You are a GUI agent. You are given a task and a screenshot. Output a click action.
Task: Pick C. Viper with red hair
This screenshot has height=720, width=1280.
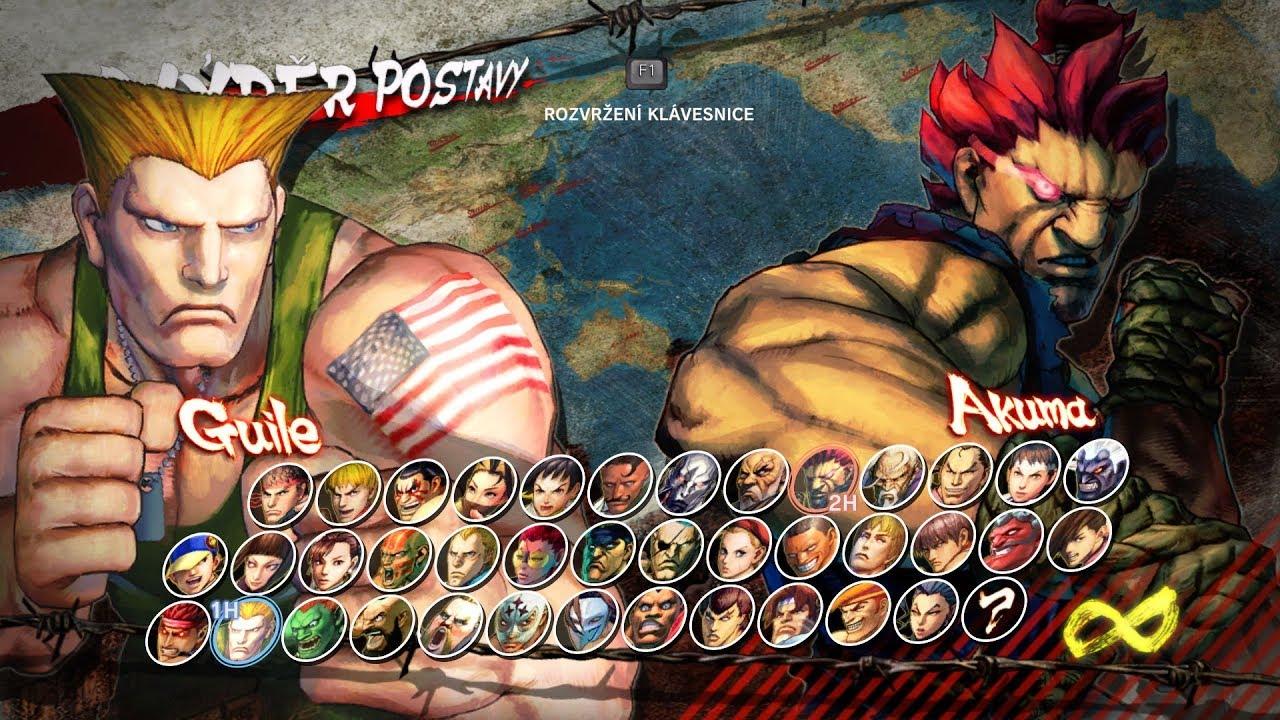point(536,553)
